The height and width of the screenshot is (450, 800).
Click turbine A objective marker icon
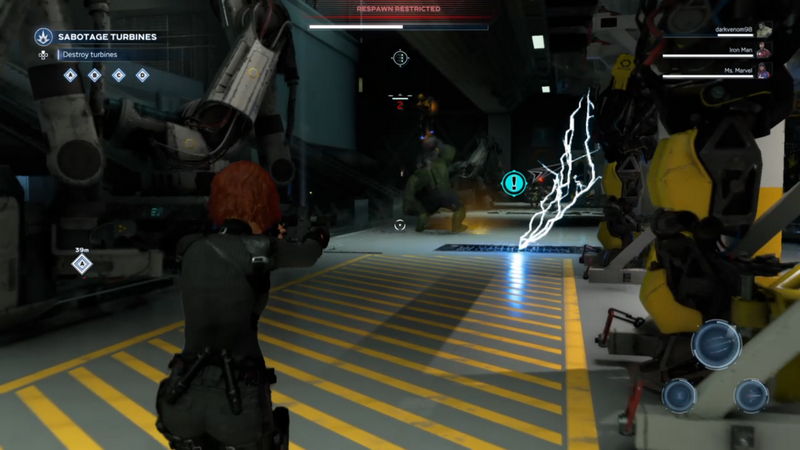click(70, 75)
